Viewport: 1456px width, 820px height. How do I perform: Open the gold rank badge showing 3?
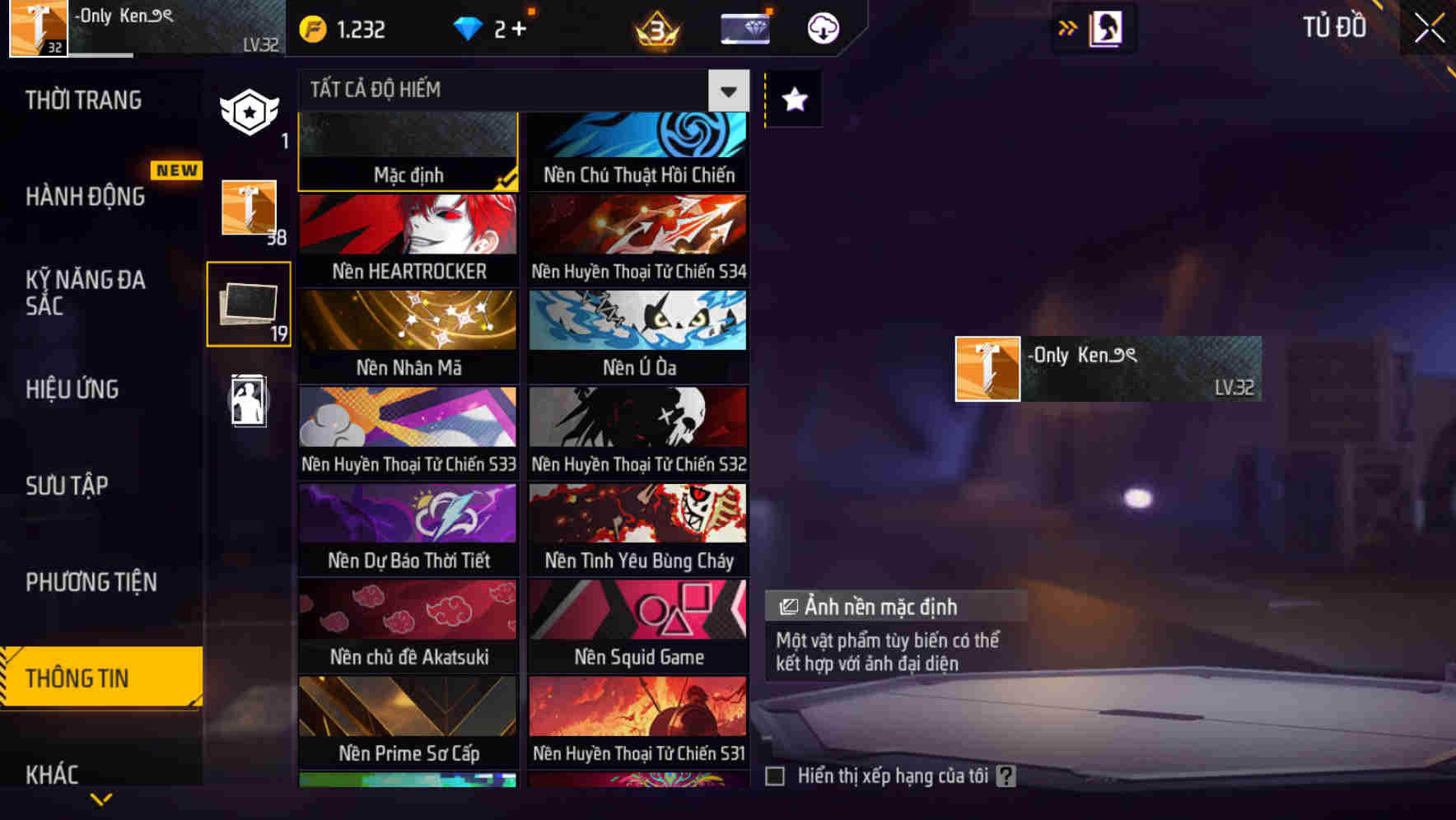(x=655, y=28)
